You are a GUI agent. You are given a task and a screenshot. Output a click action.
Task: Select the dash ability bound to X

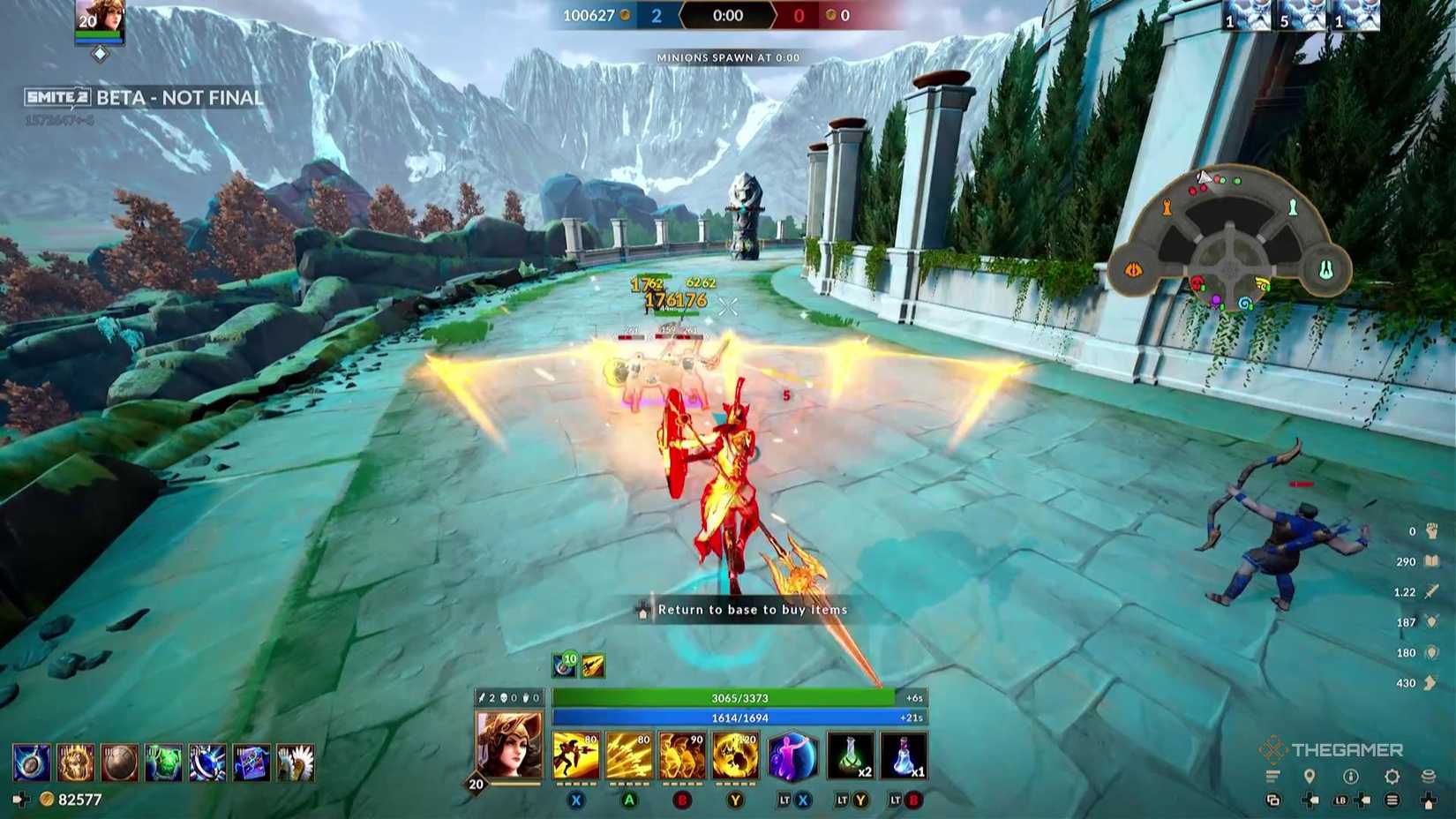[x=574, y=757]
